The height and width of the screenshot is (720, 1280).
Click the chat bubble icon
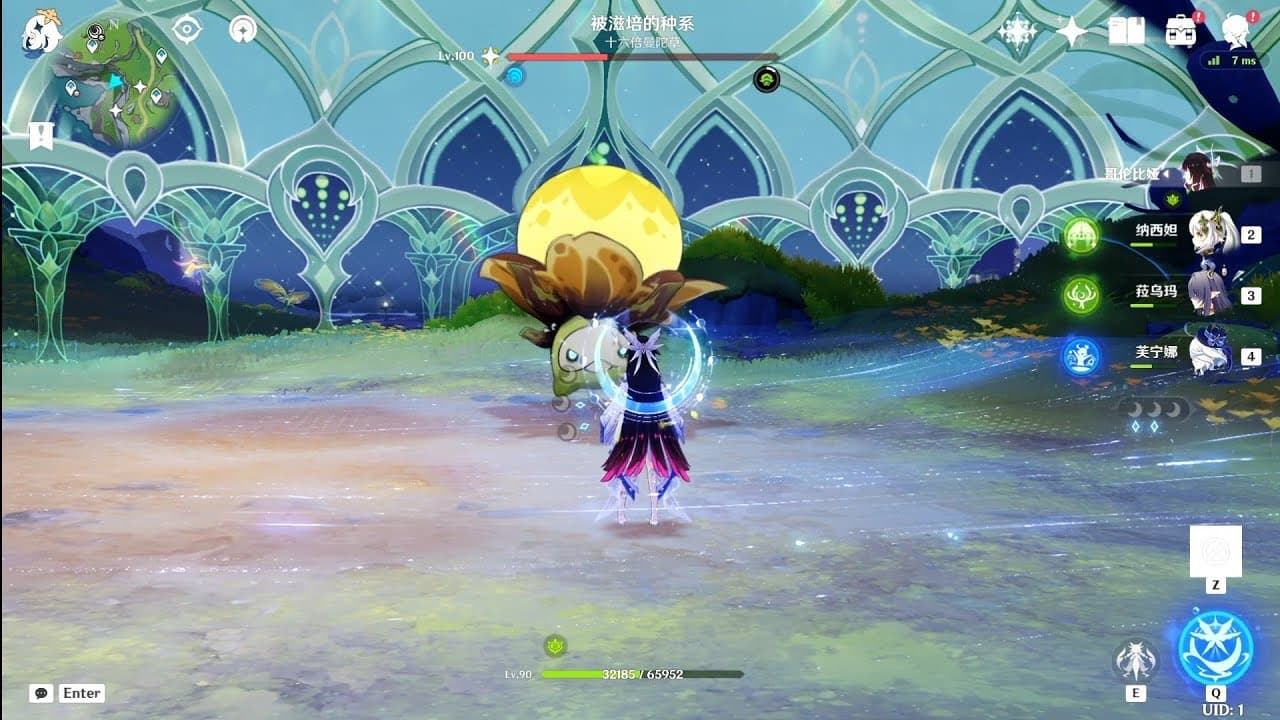(39, 692)
